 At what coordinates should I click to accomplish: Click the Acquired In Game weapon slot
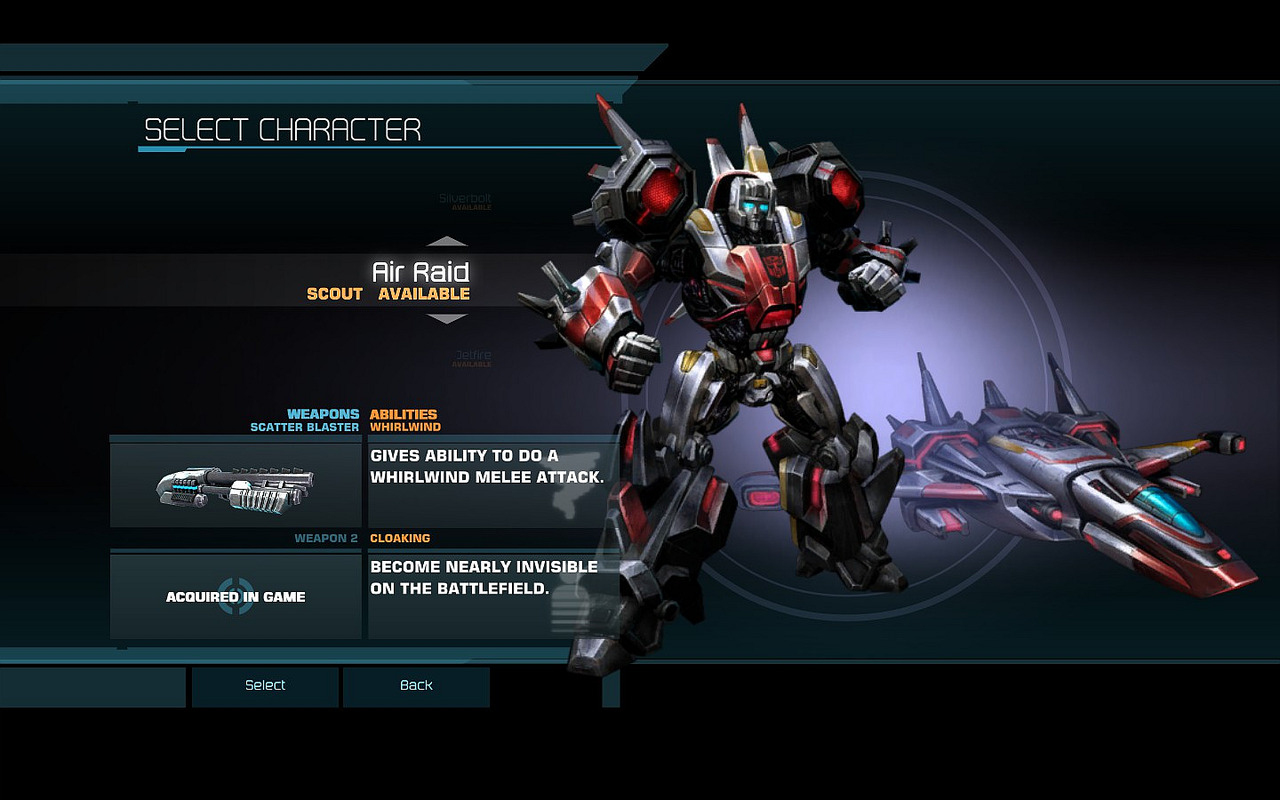(236, 597)
